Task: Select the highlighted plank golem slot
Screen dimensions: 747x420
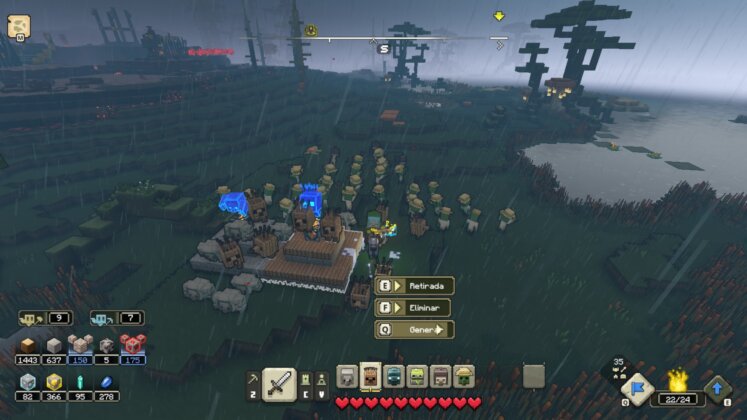Action: coord(371,376)
